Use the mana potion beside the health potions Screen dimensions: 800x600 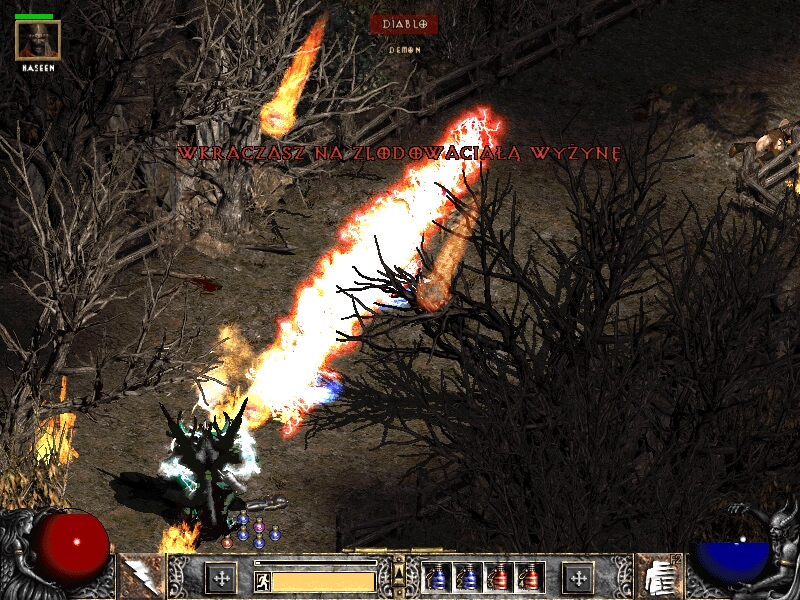pyautogui.click(x=467, y=578)
